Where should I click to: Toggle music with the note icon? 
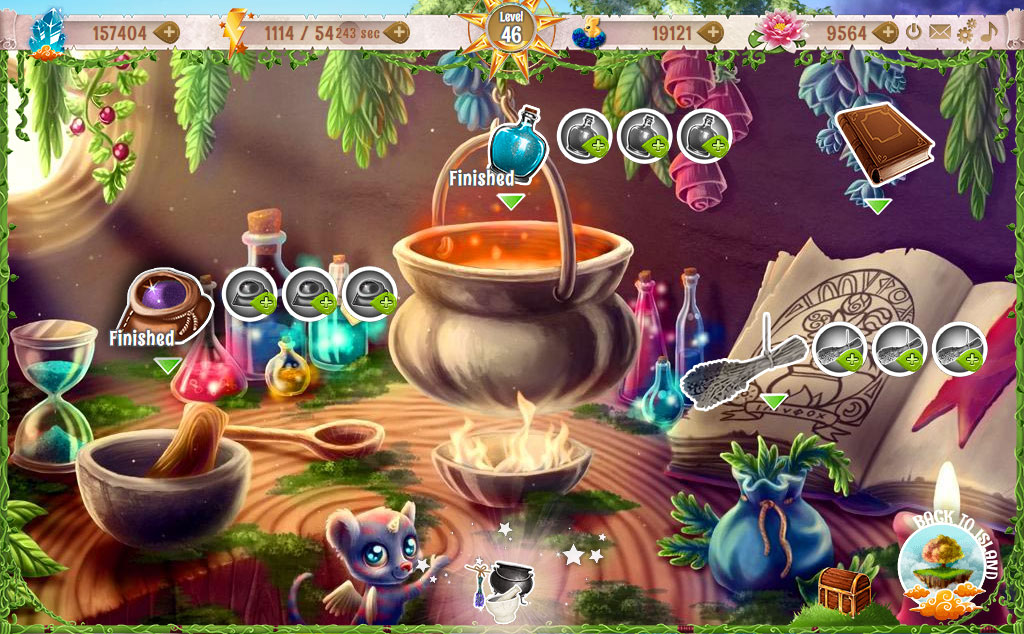coord(989,31)
